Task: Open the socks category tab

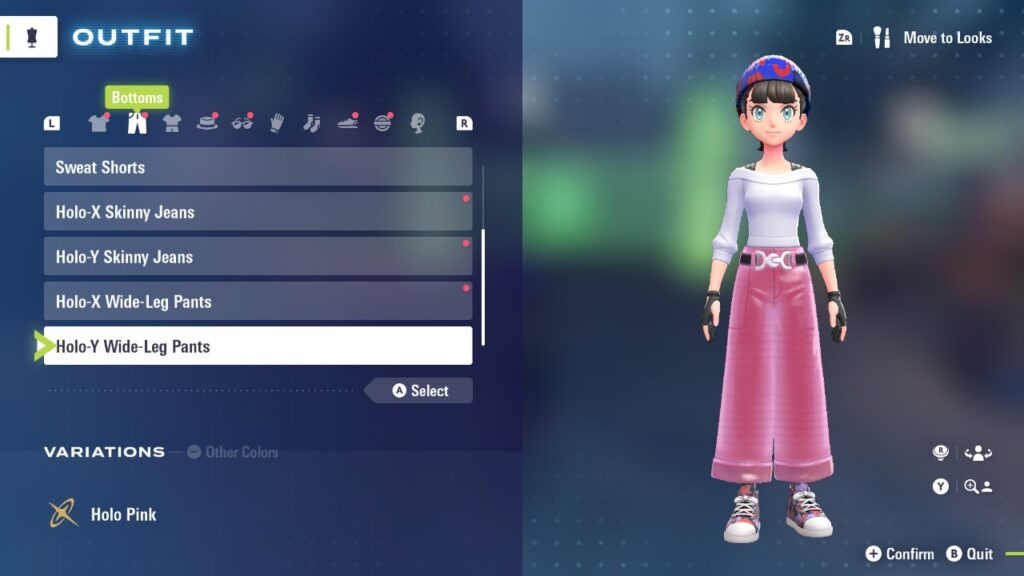Action: 311,123
